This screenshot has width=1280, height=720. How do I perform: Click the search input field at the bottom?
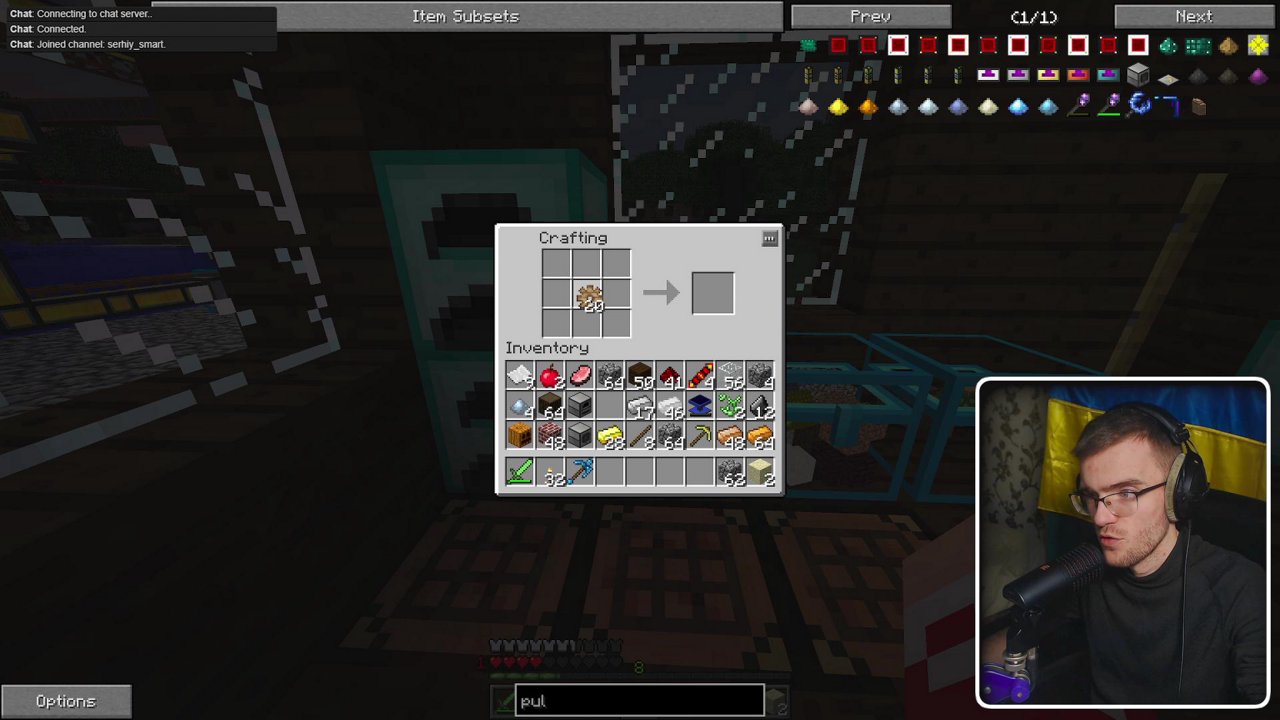pyautogui.click(x=640, y=700)
